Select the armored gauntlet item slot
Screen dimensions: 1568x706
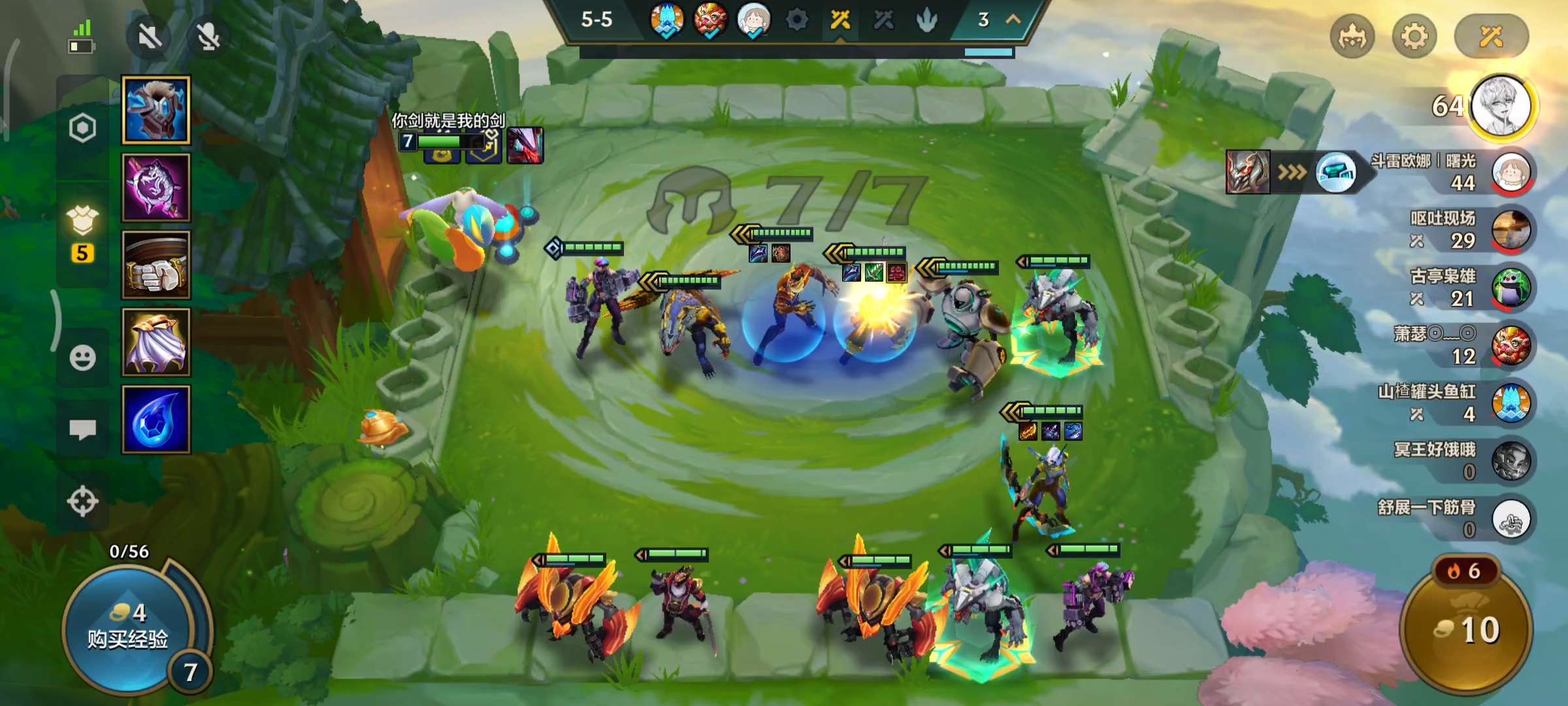pos(156,110)
